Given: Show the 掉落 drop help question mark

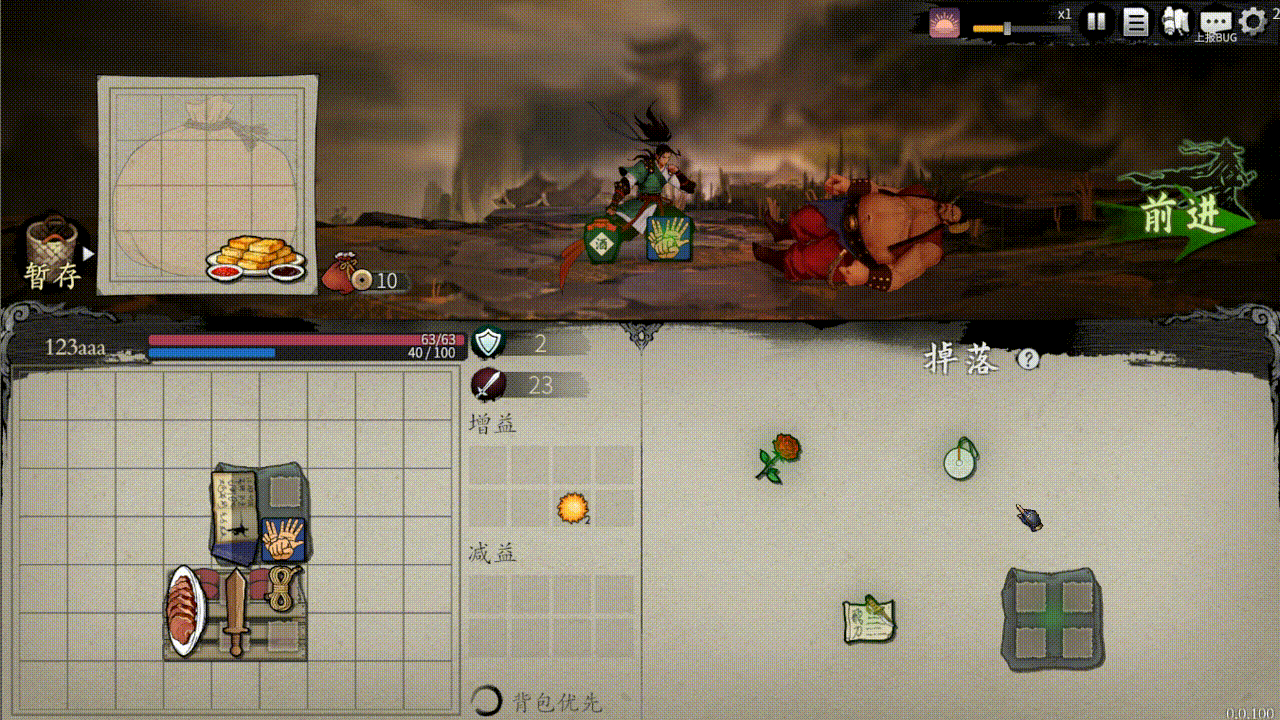Looking at the screenshot, I should pyautogui.click(x=1028, y=359).
